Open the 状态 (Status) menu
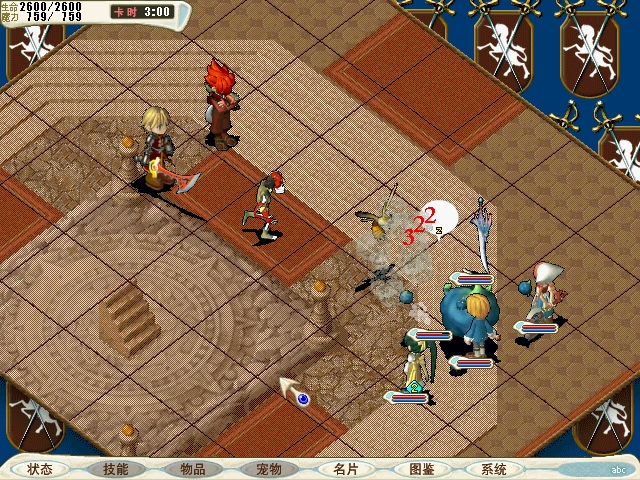 pos(41,468)
